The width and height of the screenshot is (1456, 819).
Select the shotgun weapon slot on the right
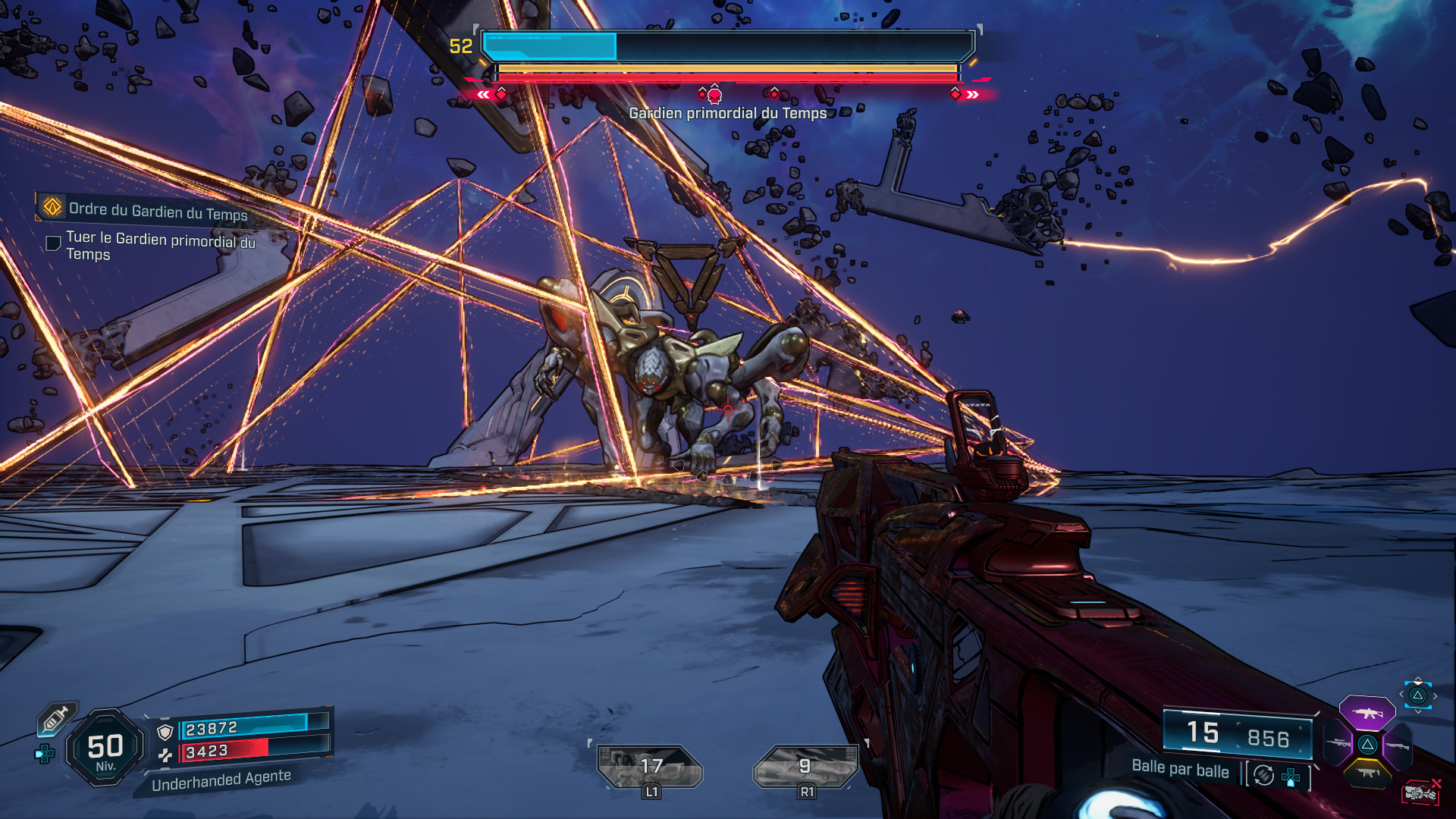pos(1397,745)
